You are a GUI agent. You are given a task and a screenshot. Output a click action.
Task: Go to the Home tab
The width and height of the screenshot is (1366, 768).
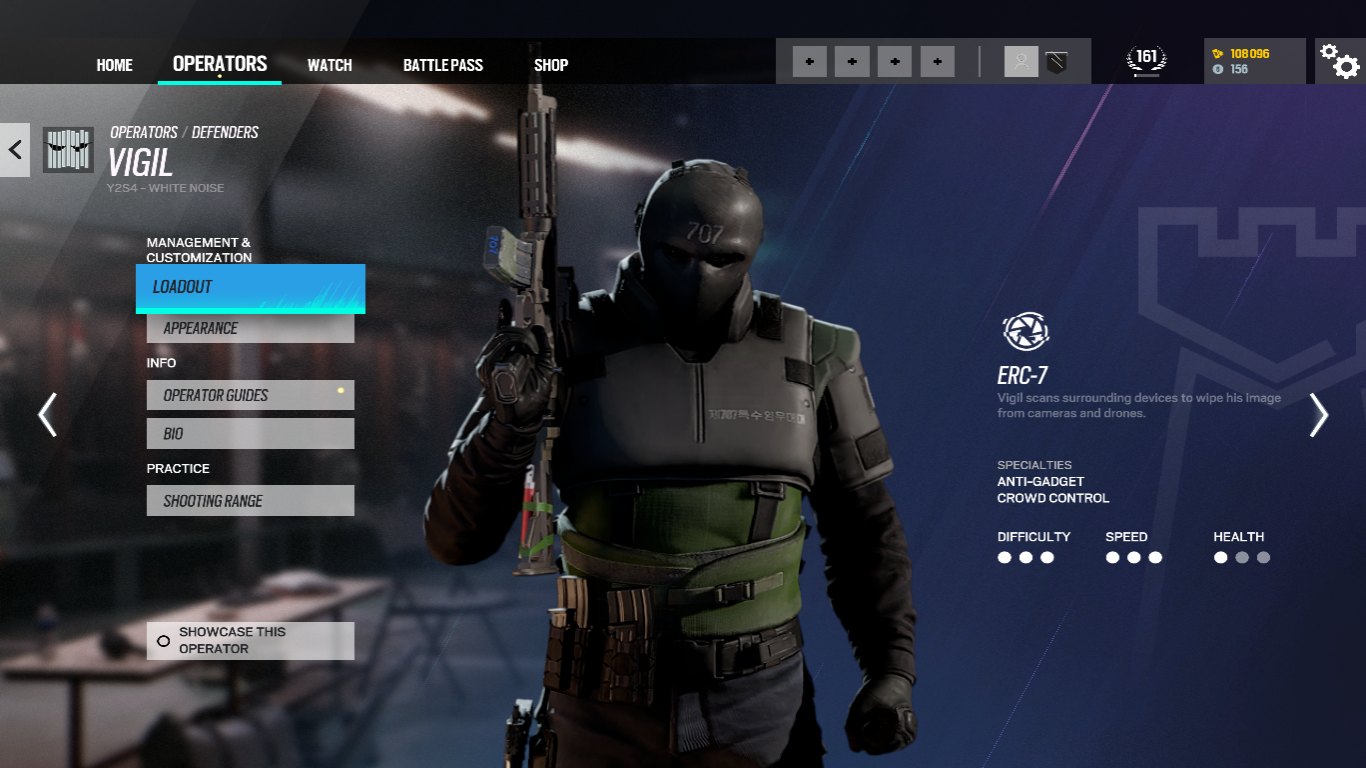tap(114, 65)
